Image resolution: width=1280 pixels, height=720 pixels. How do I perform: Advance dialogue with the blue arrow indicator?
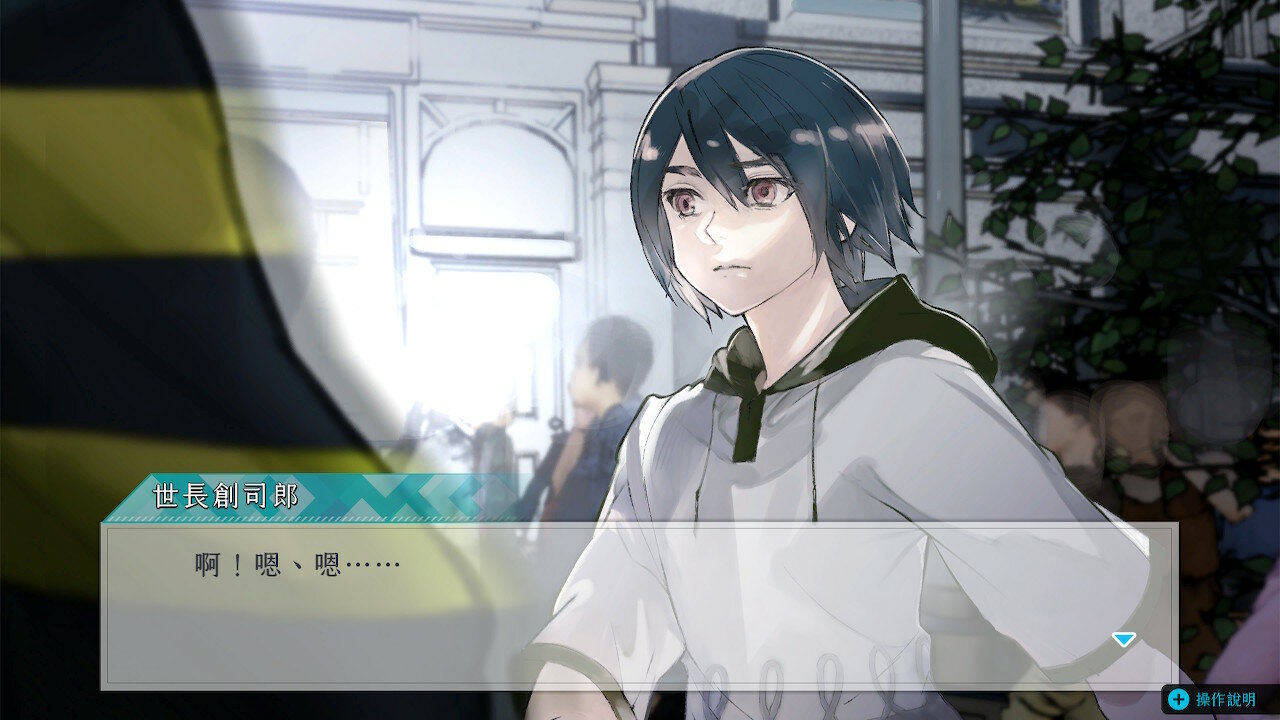(x=1124, y=639)
